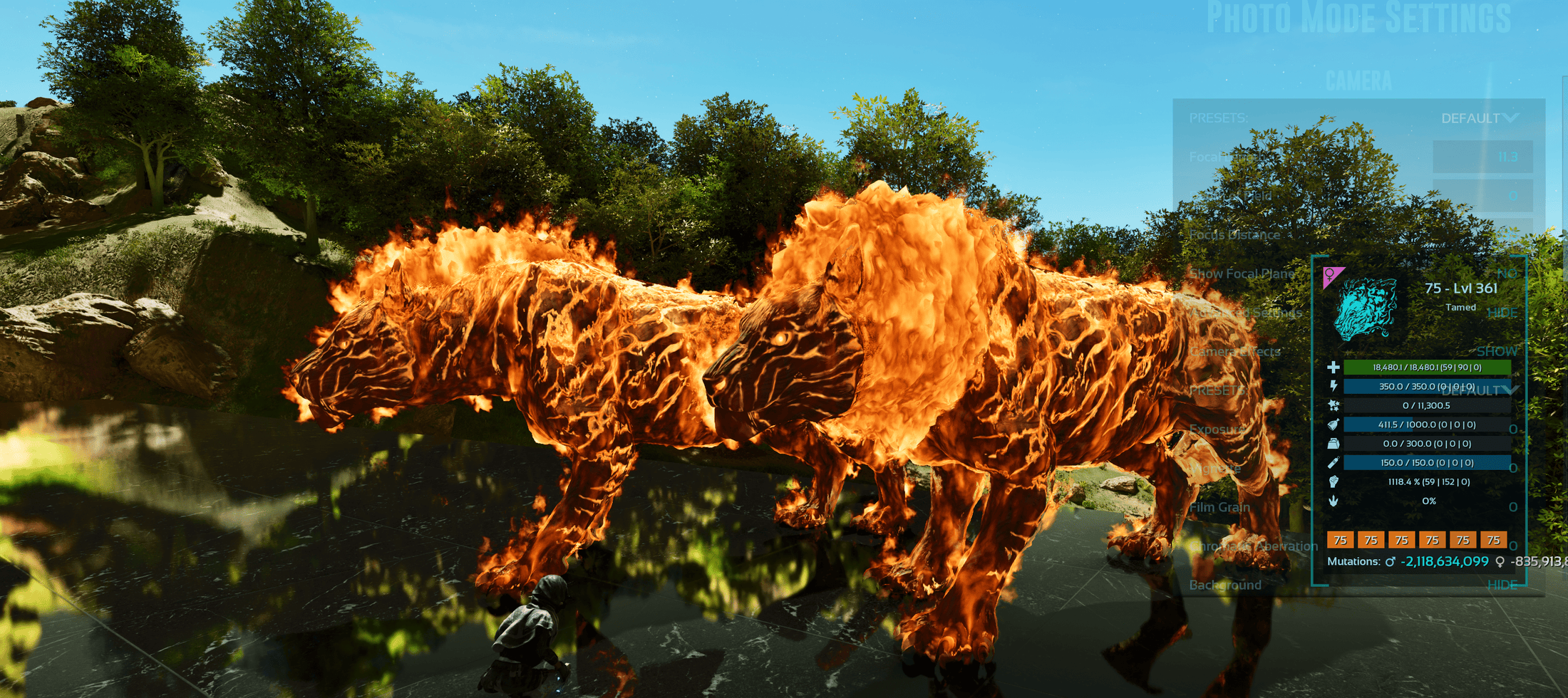Toggle Camera Effects to SHOW
Screen dimensions: 1568x698
click(1497, 351)
